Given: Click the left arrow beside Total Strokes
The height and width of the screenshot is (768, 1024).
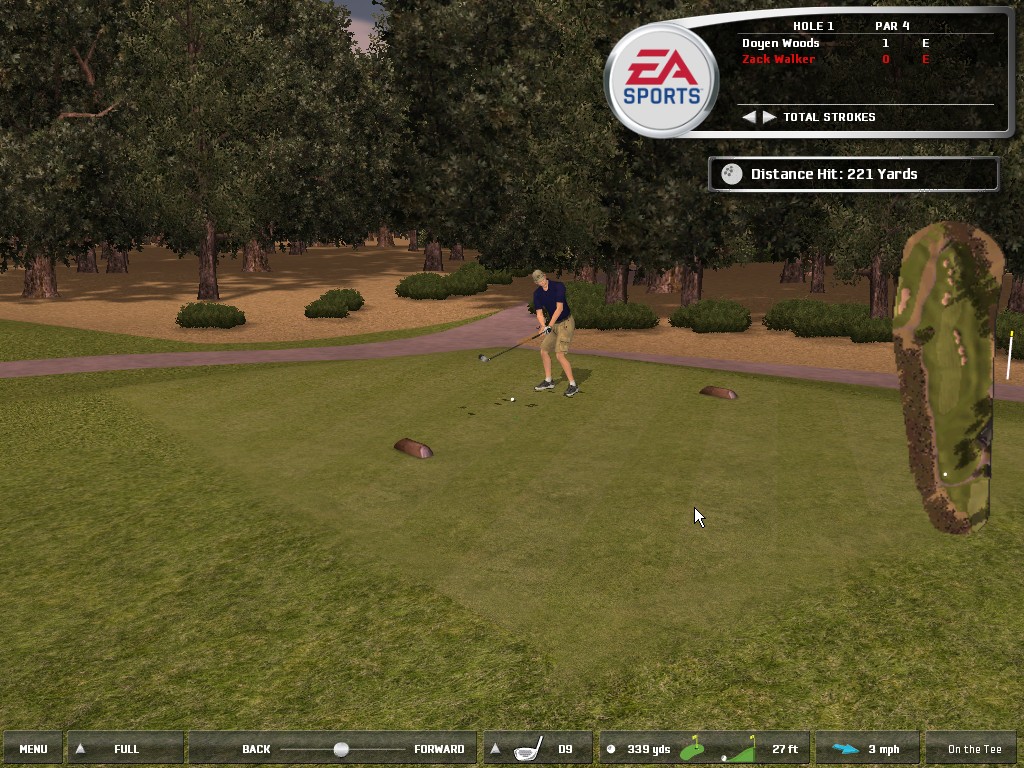Looking at the screenshot, I should tap(749, 117).
